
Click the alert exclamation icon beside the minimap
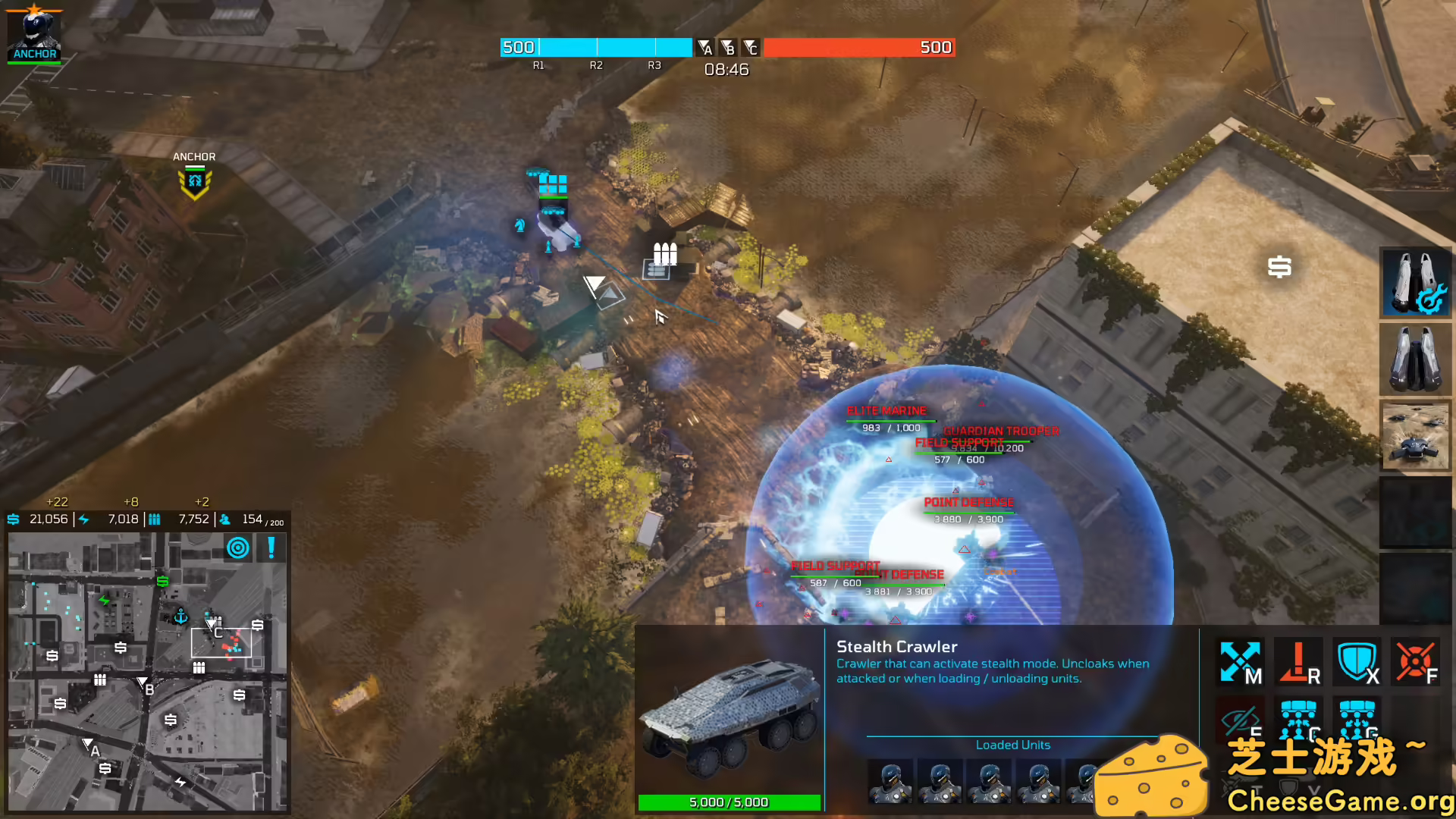pyautogui.click(x=269, y=548)
